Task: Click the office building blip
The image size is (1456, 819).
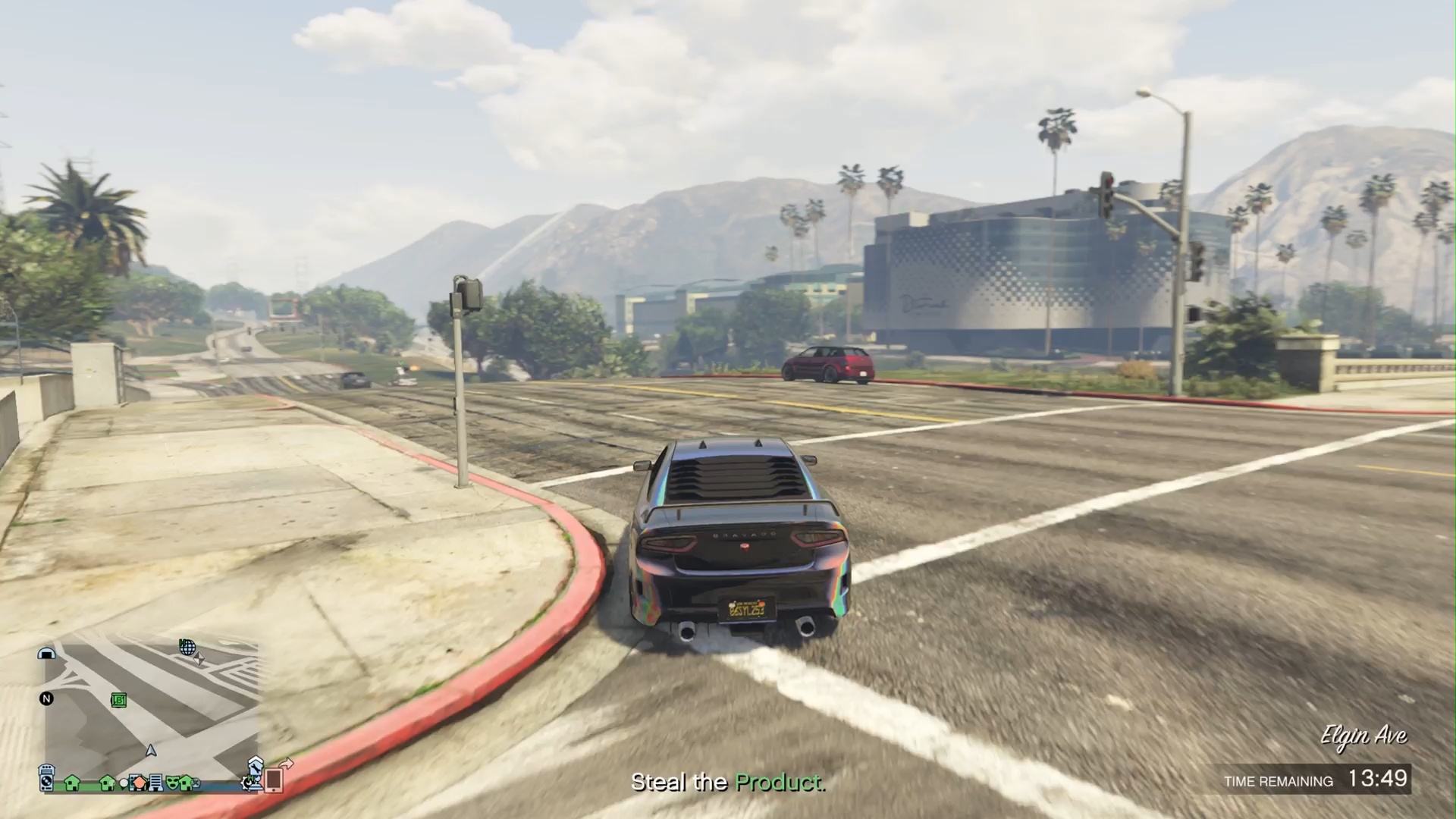Action: tap(156, 782)
